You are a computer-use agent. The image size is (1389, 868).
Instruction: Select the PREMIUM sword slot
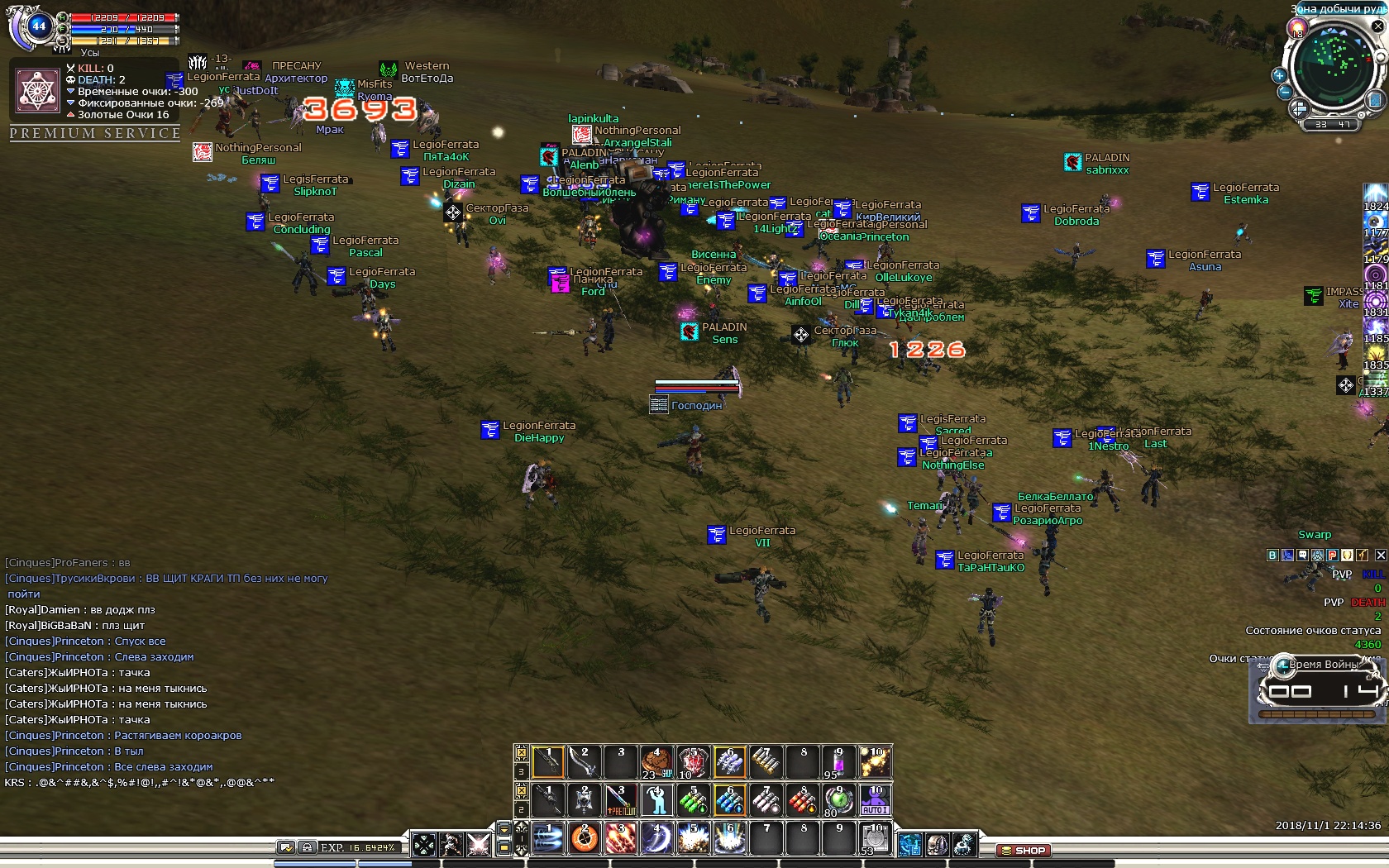[620, 800]
